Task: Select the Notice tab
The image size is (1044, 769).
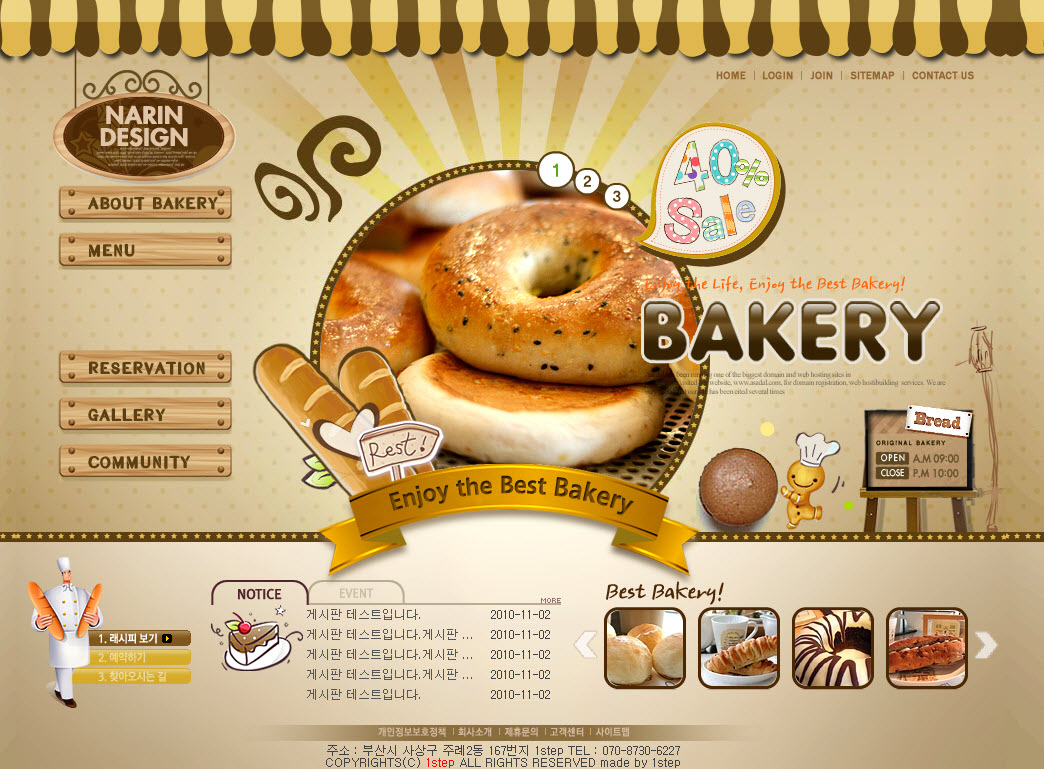Action: coord(259,594)
